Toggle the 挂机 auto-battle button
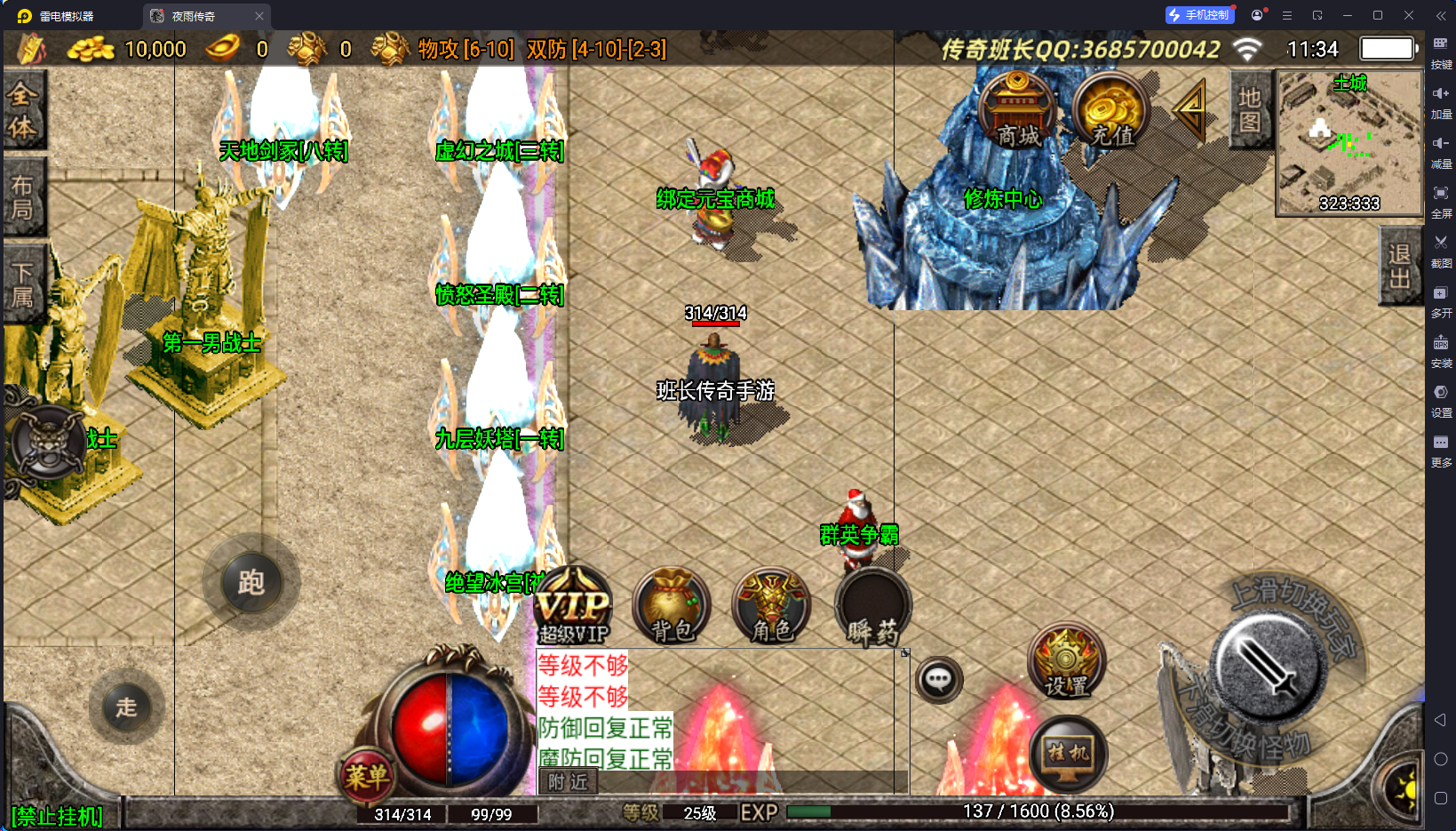This screenshot has width=1456, height=831. coord(1068,755)
